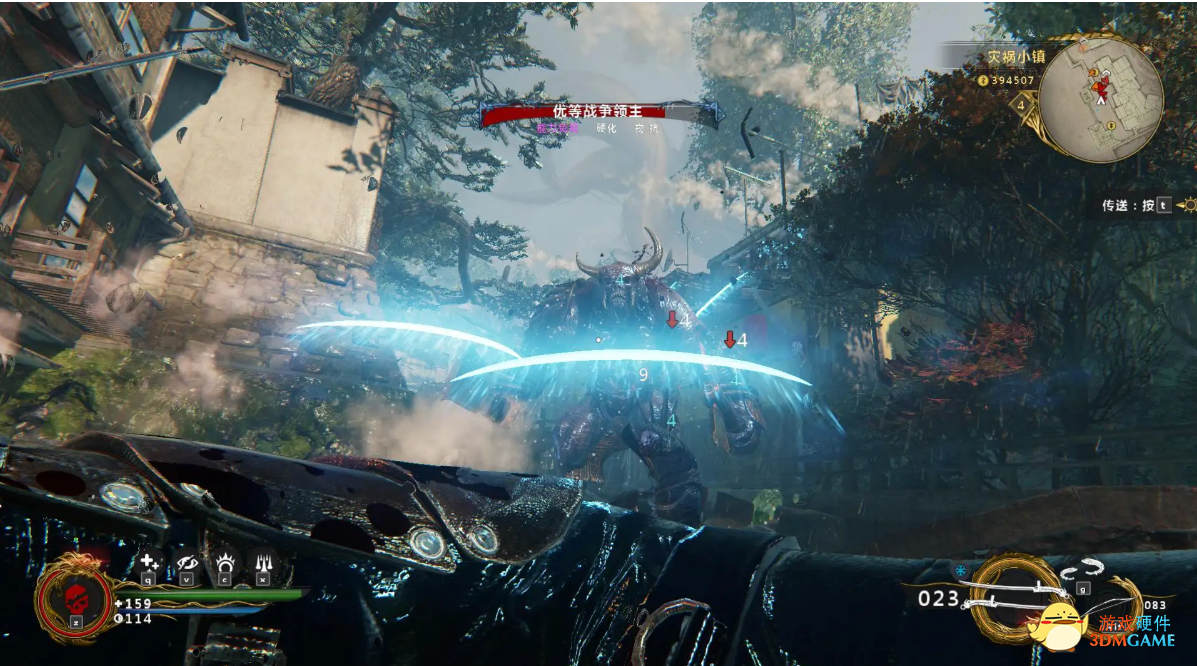This screenshot has width=1197, height=666.
Task: Activate the red skull rage ability
Action: (75, 598)
